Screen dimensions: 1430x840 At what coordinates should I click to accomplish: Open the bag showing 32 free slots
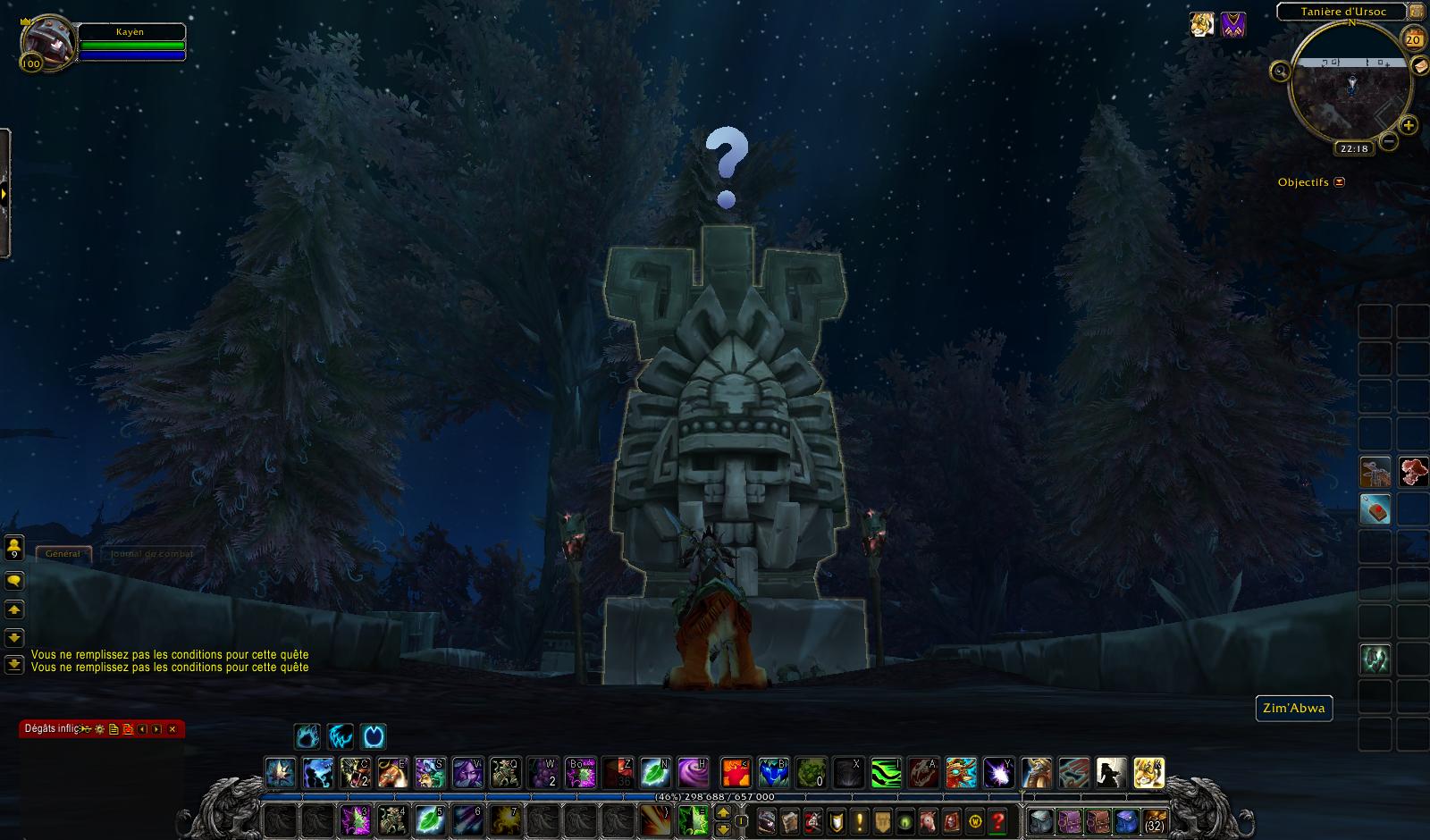coord(1155,820)
